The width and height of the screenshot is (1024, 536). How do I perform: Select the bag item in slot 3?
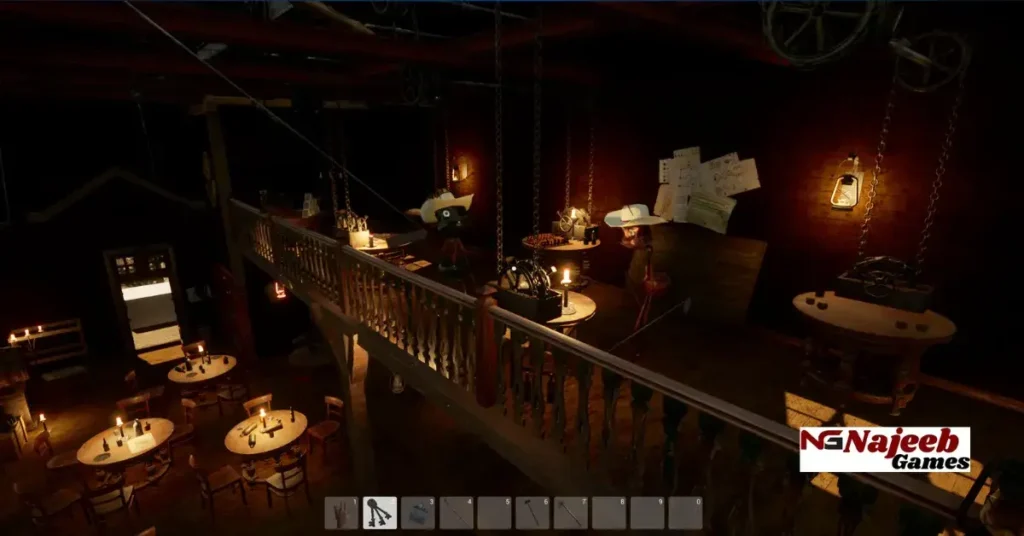point(418,513)
